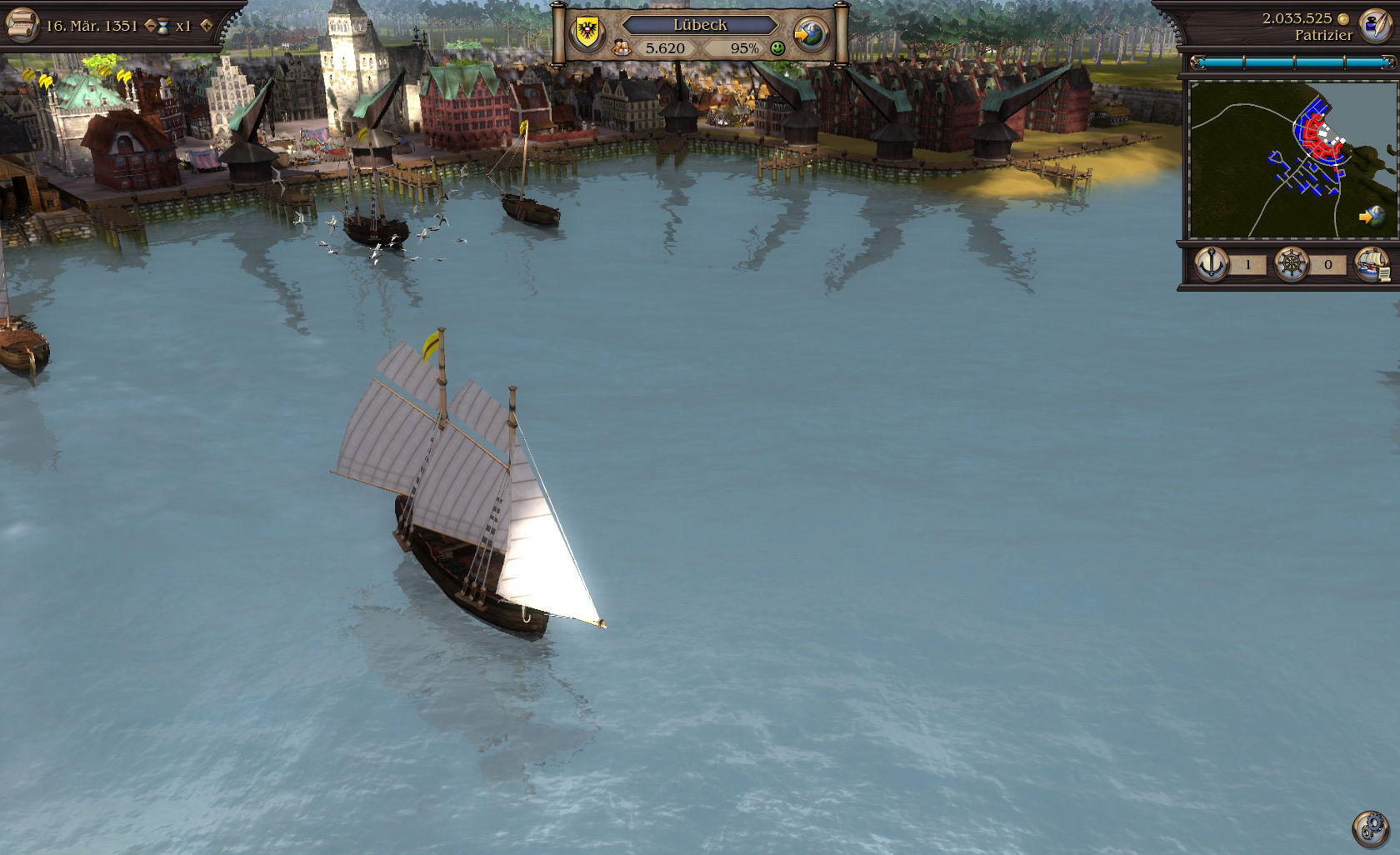Open the ship and scroll trade route button
This screenshot has width=1400, height=855.
tap(1372, 265)
